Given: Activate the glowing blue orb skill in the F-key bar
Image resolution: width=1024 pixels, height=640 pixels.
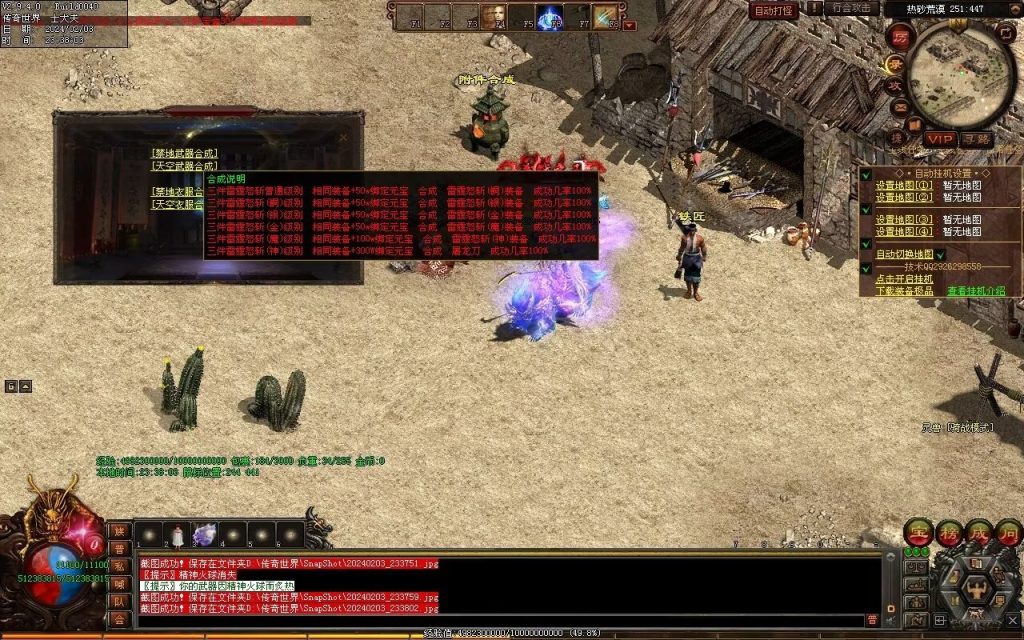Looking at the screenshot, I should point(549,17).
